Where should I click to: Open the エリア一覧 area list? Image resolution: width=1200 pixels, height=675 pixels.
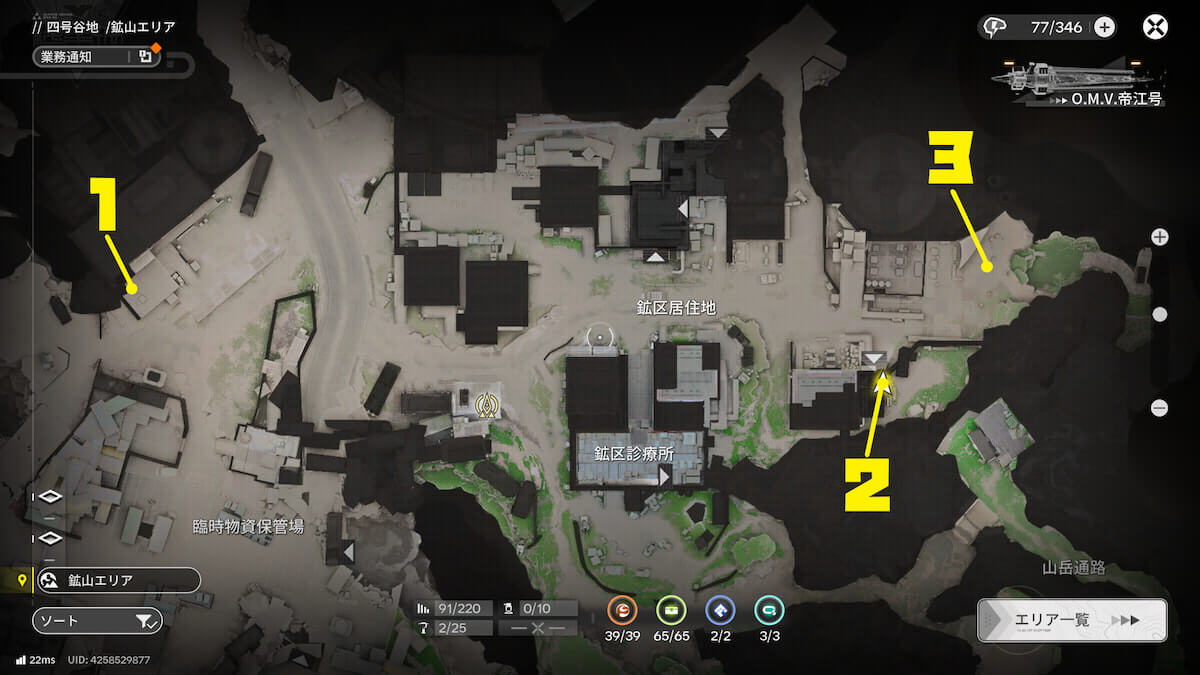coord(1071,620)
